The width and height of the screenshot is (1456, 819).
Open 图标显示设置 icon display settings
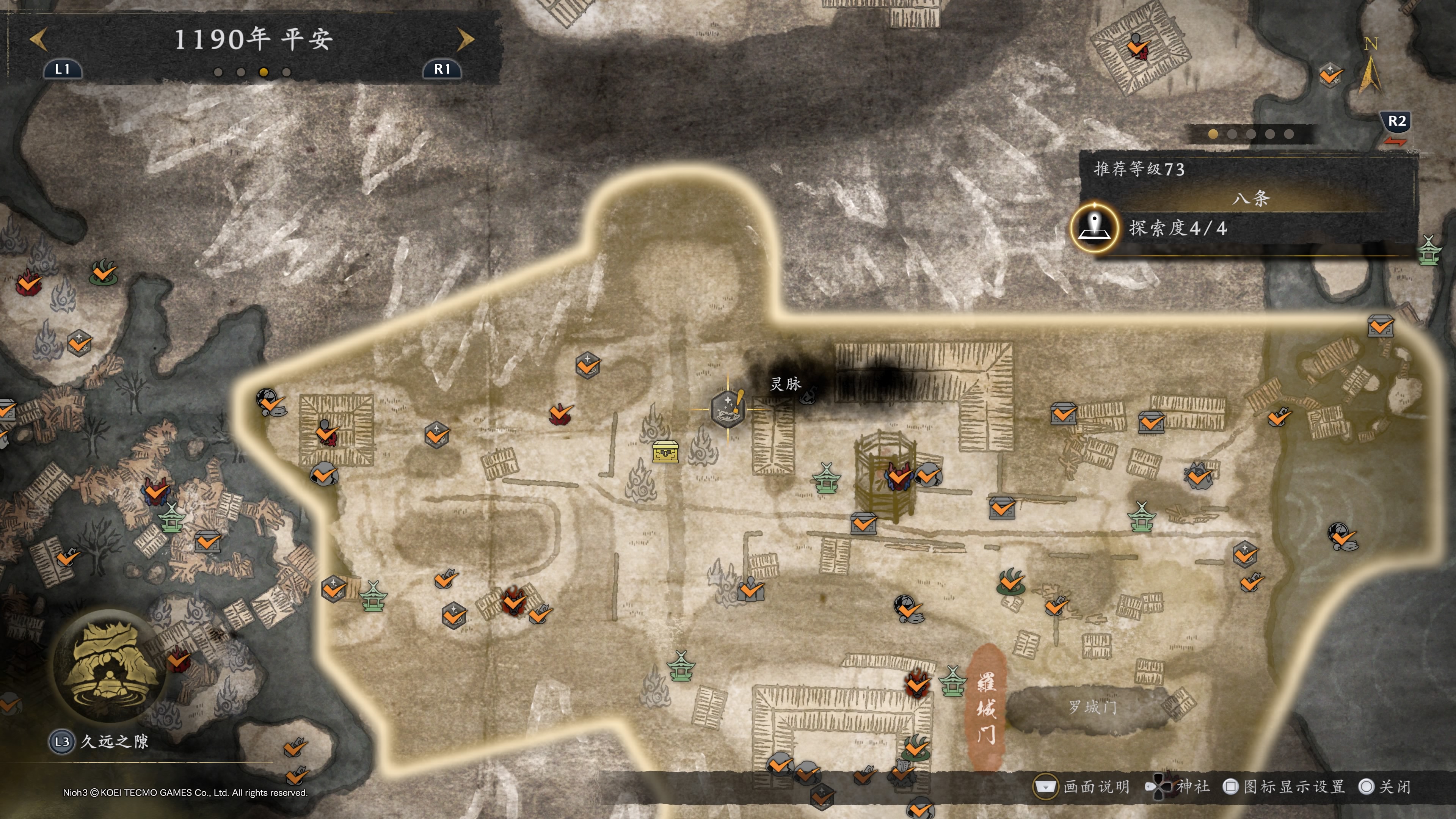tap(1284, 786)
